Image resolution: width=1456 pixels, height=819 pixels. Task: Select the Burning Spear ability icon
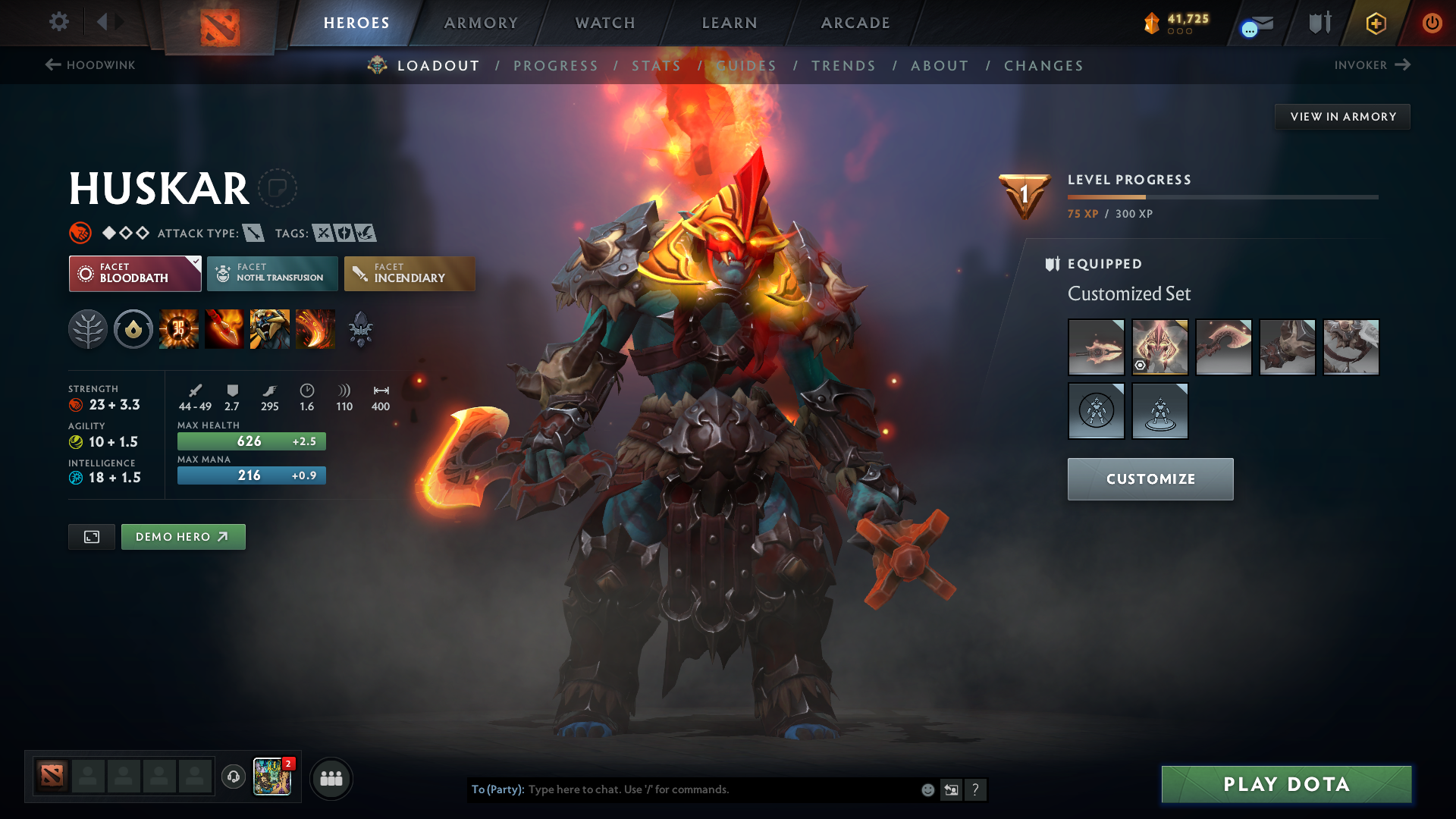224,328
